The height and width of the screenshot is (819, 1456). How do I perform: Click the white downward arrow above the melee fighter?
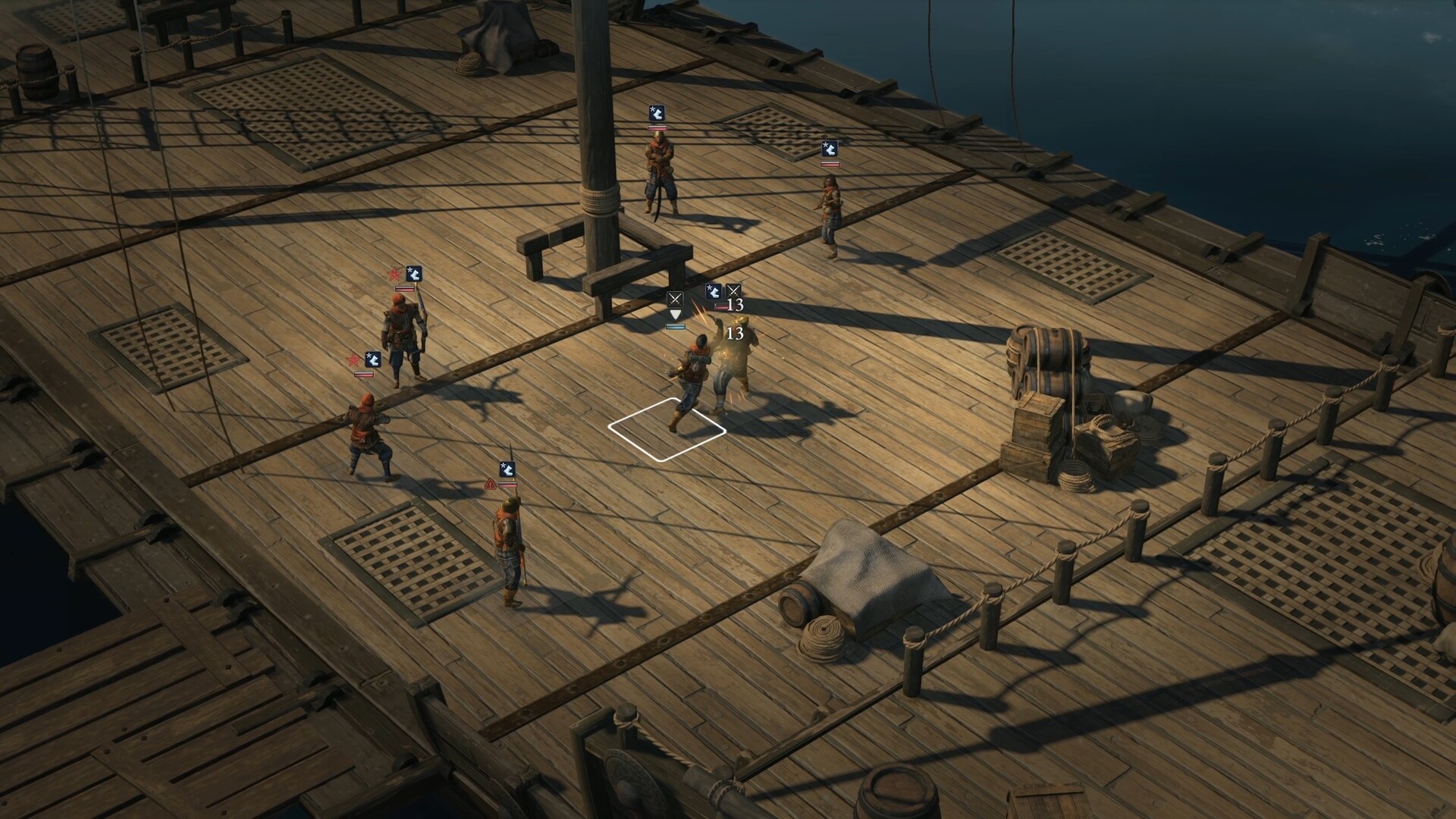675,314
